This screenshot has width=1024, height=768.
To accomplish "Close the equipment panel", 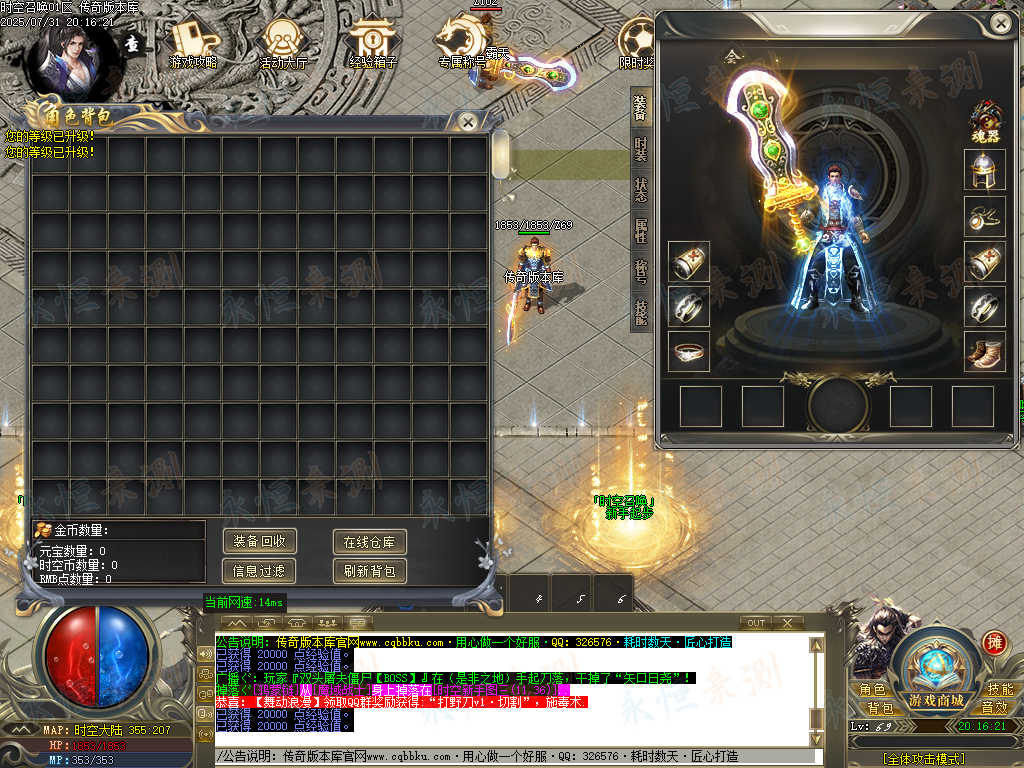I will (1000, 22).
